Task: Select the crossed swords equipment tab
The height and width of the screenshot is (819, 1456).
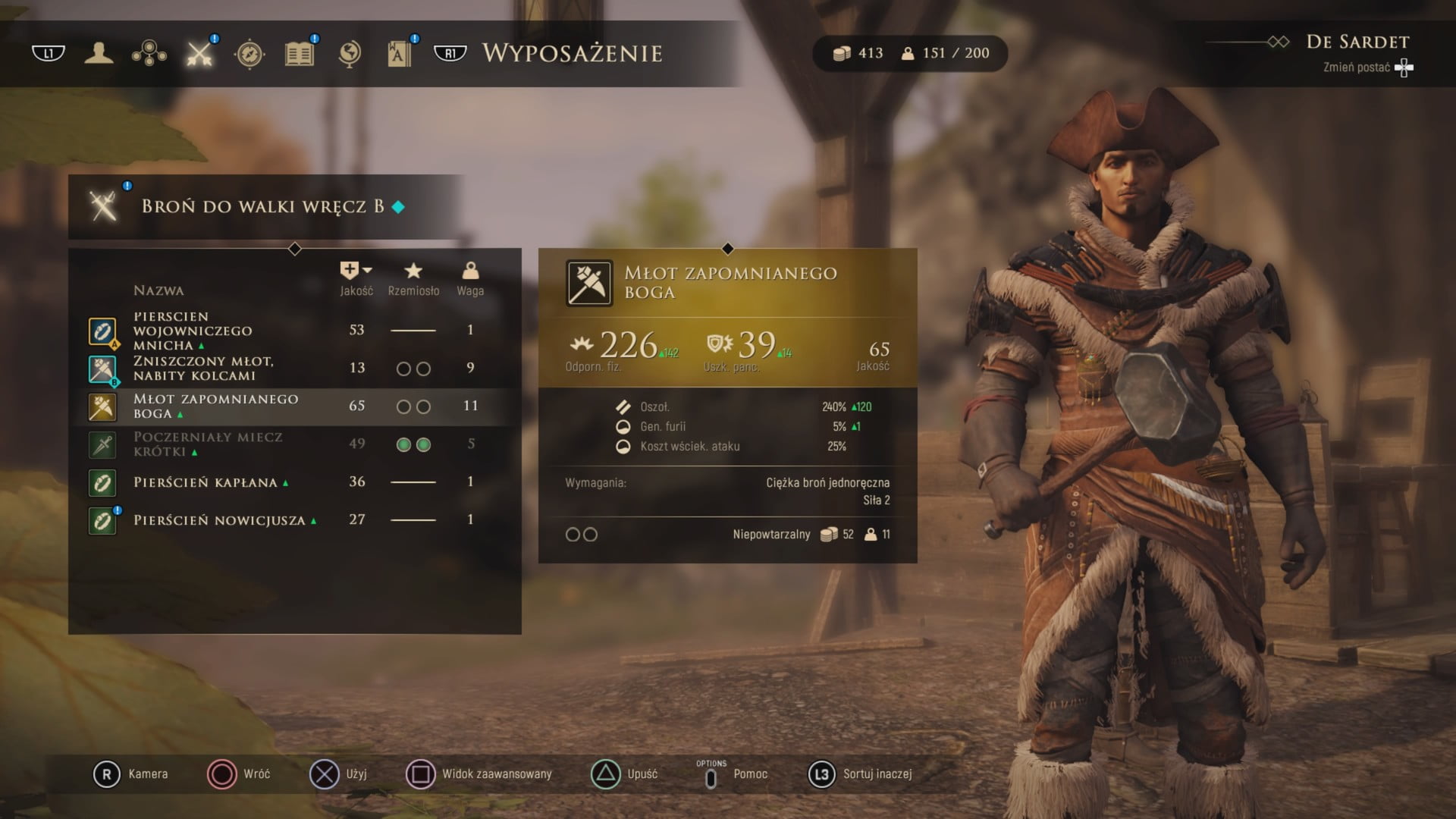Action: [x=199, y=53]
